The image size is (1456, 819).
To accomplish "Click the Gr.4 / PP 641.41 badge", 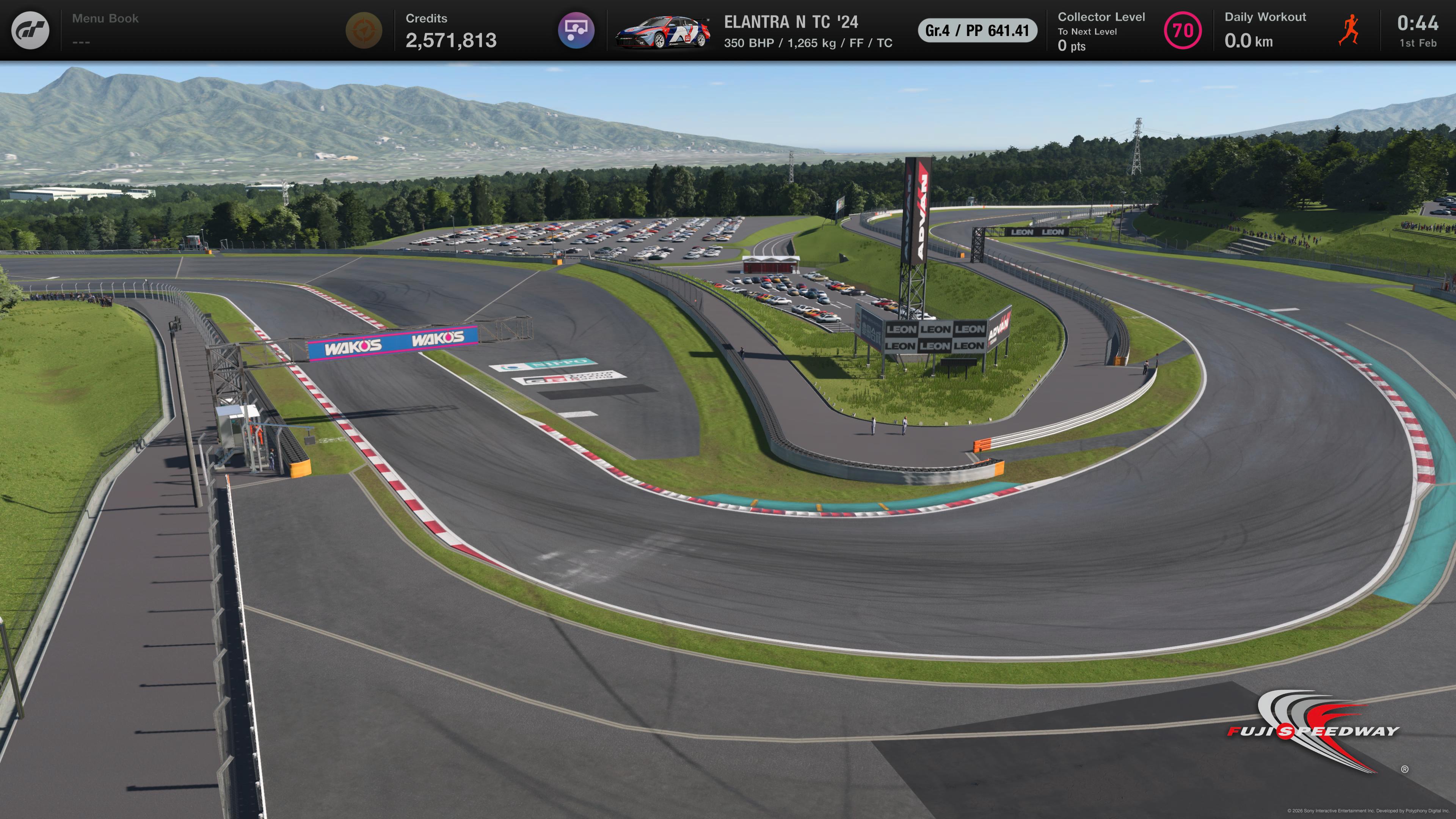I will 977,30.
